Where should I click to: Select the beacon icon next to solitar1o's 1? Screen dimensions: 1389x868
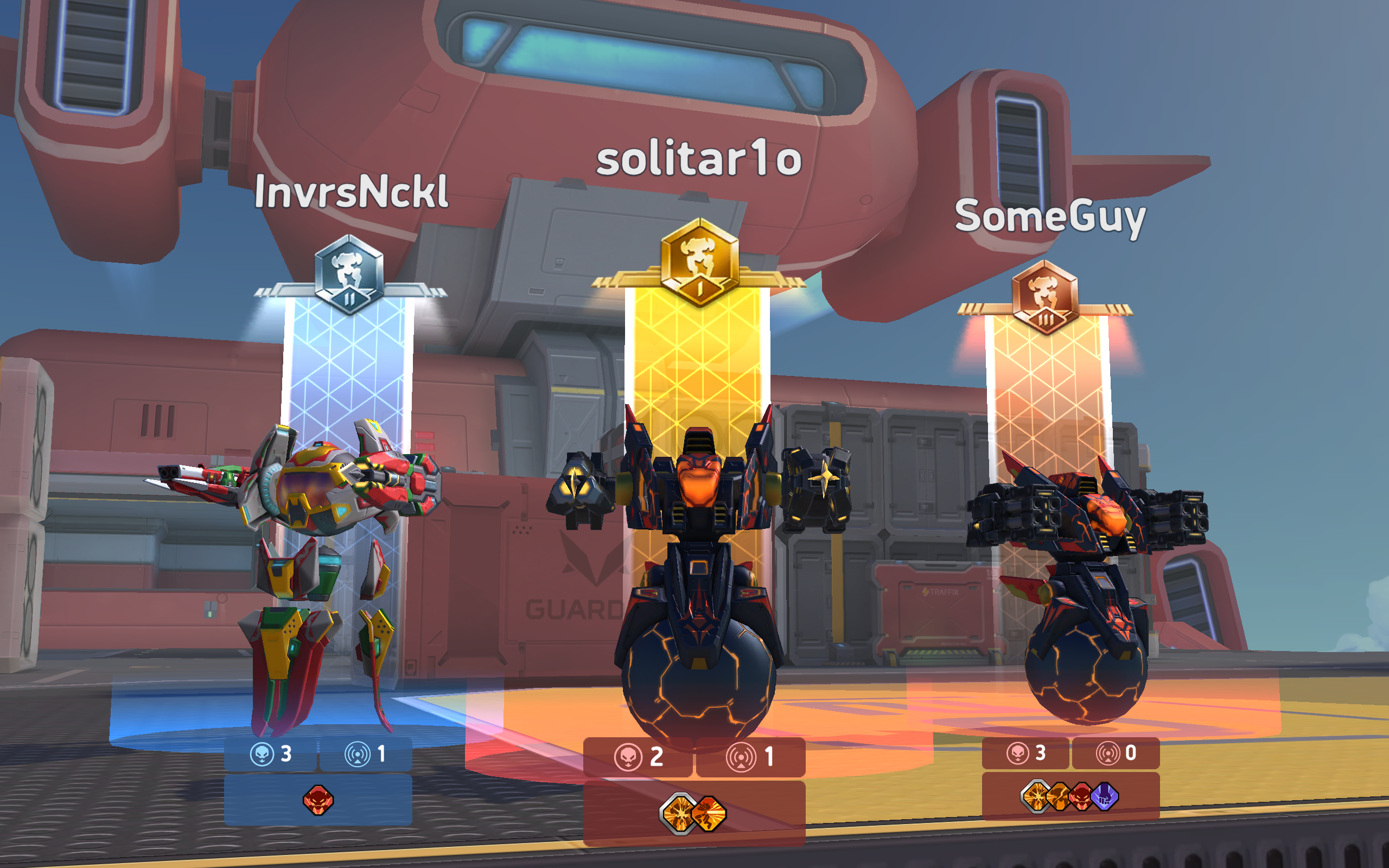742,758
